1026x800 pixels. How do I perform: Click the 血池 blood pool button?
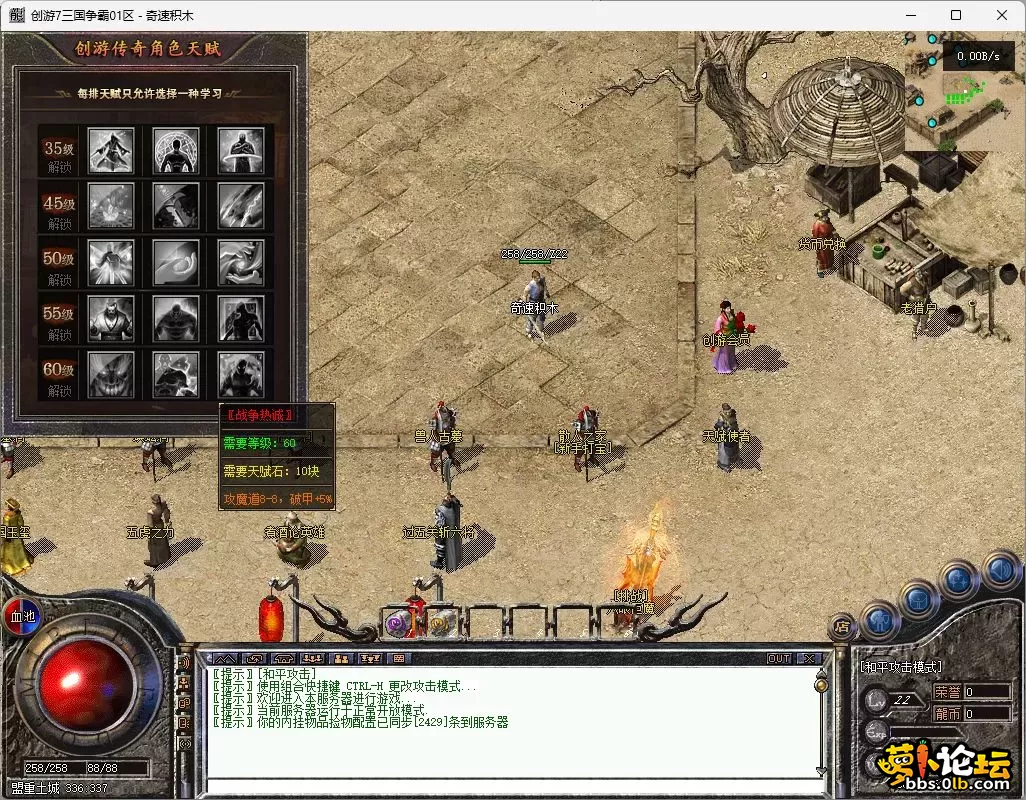(x=22, y=617)
